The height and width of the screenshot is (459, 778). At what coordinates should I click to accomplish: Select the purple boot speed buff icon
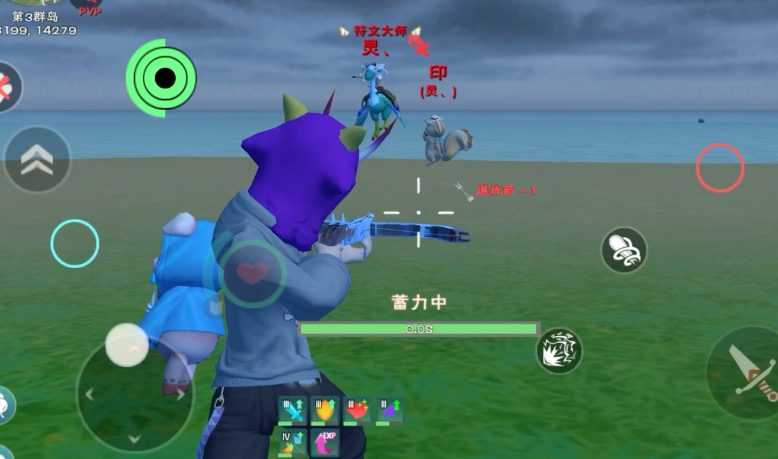(x=390, y=411)
